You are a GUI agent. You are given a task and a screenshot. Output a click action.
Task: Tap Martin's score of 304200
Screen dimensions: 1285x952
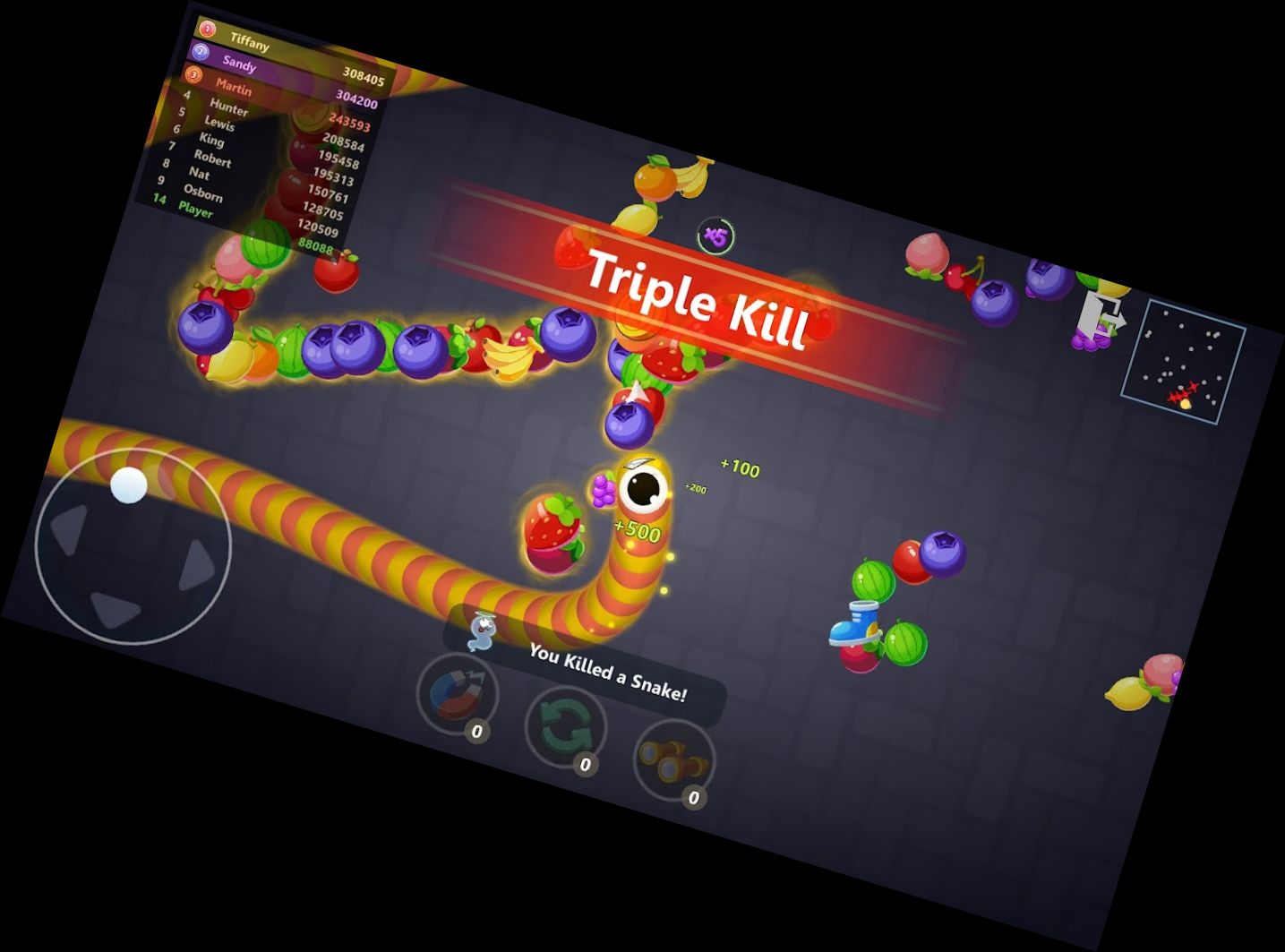click(x=357, y=101)
